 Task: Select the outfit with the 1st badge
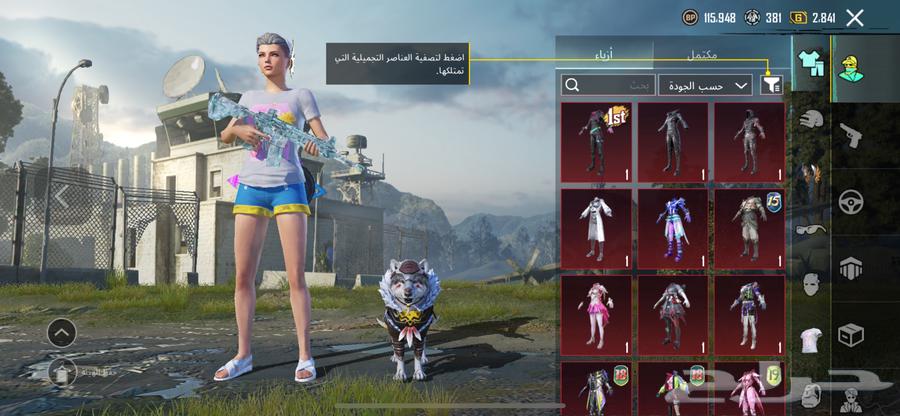[596, 141]
